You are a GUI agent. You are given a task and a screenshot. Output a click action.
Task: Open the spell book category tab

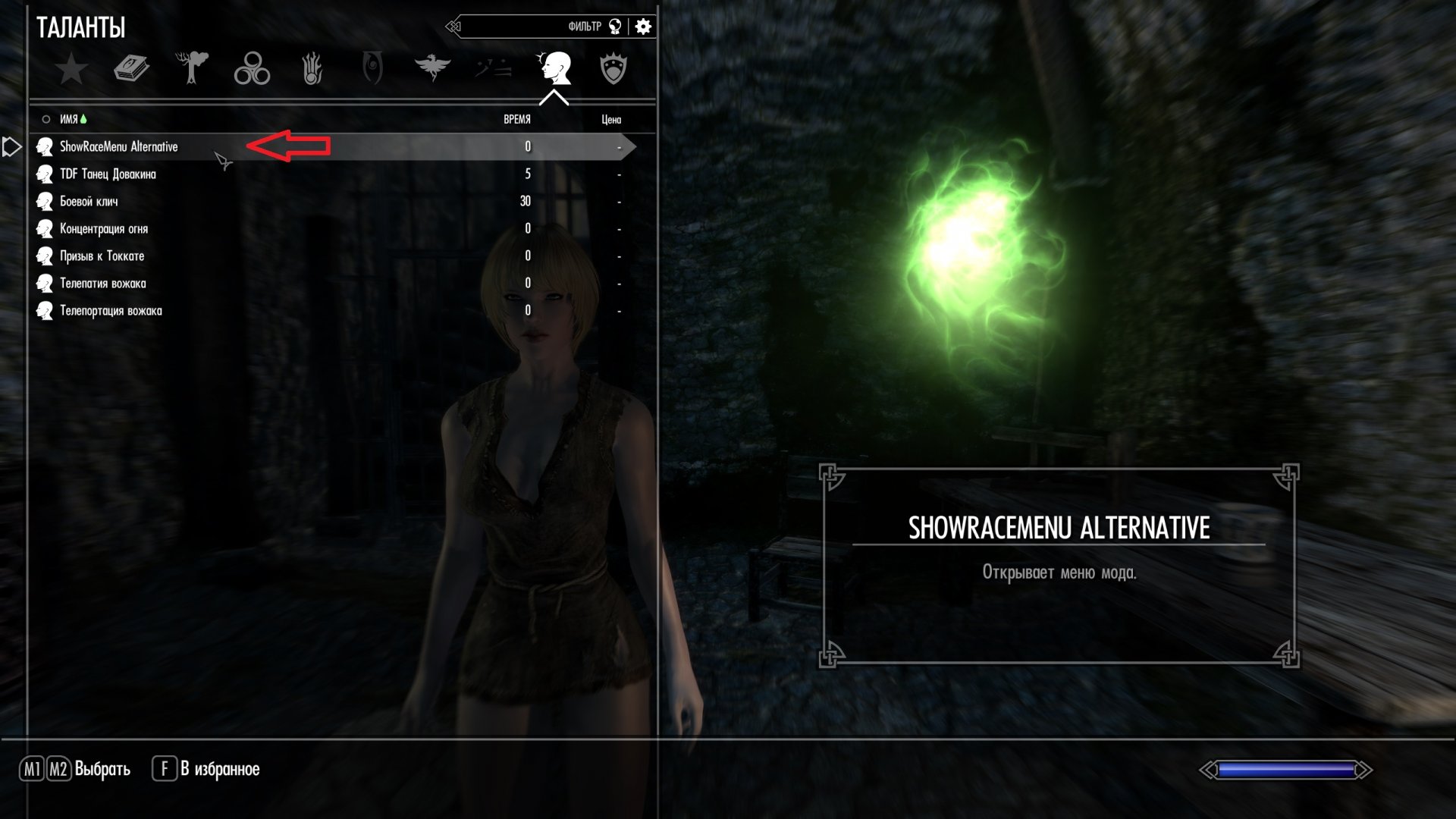tap(131, 69)
